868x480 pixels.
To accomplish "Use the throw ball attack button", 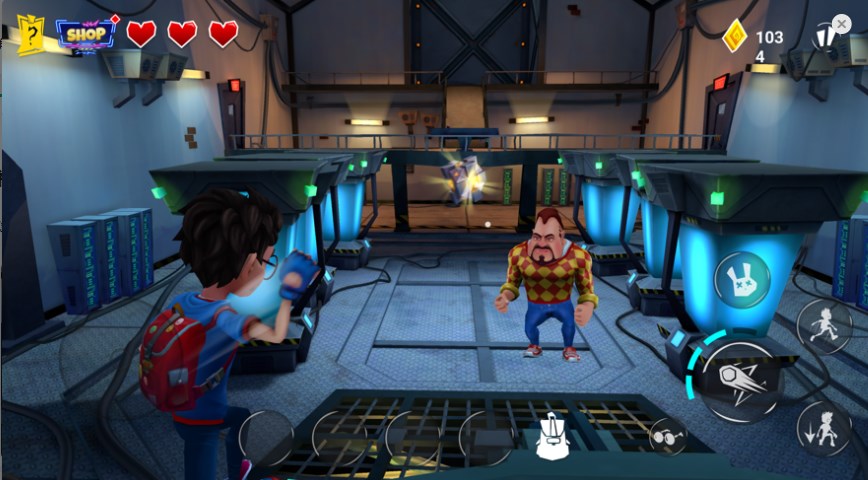I will [741, 380].
